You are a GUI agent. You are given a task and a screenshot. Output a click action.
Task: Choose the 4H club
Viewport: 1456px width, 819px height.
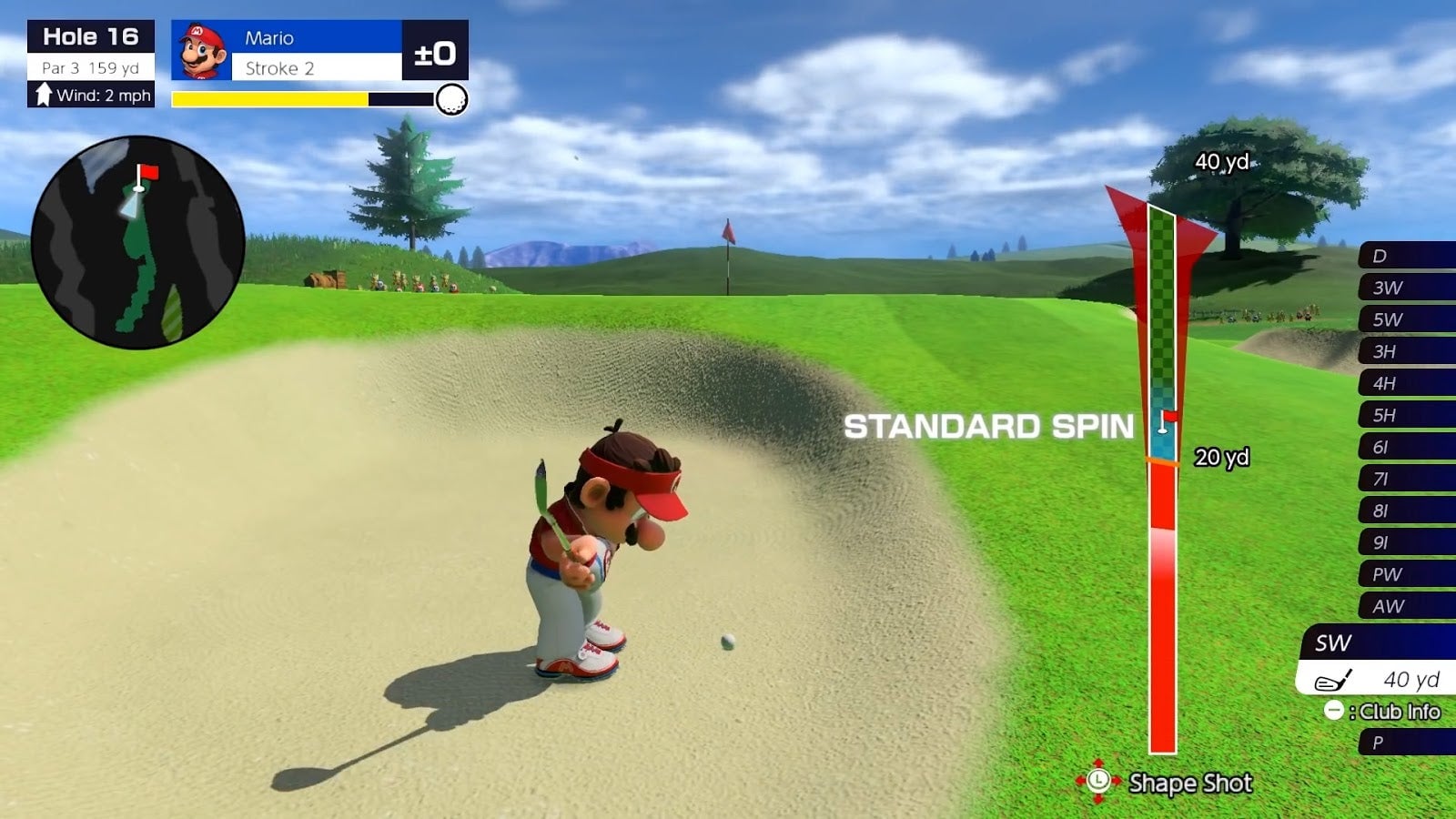1407,383
